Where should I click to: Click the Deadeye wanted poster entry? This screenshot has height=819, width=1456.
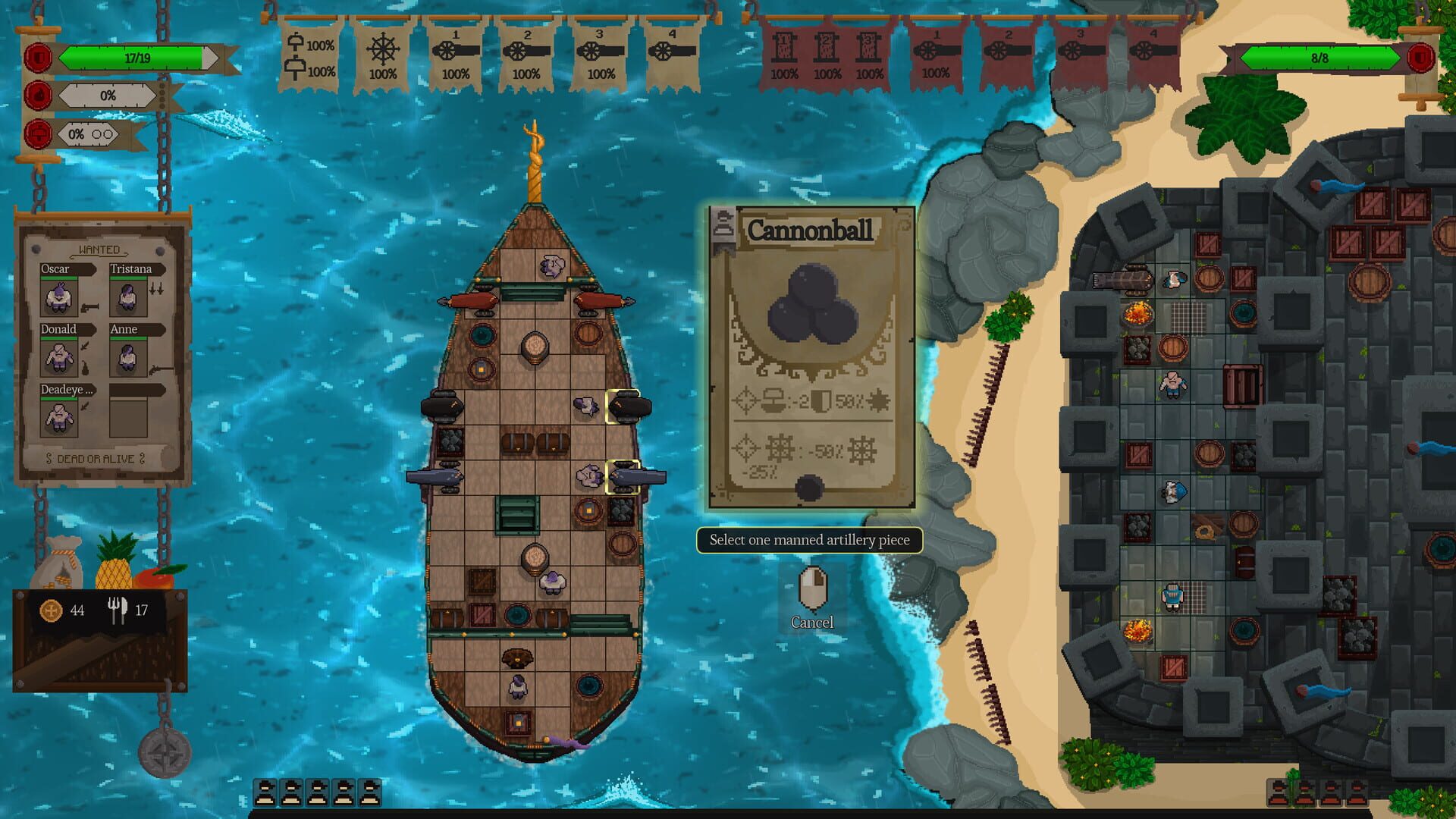(x=58, y=417)
